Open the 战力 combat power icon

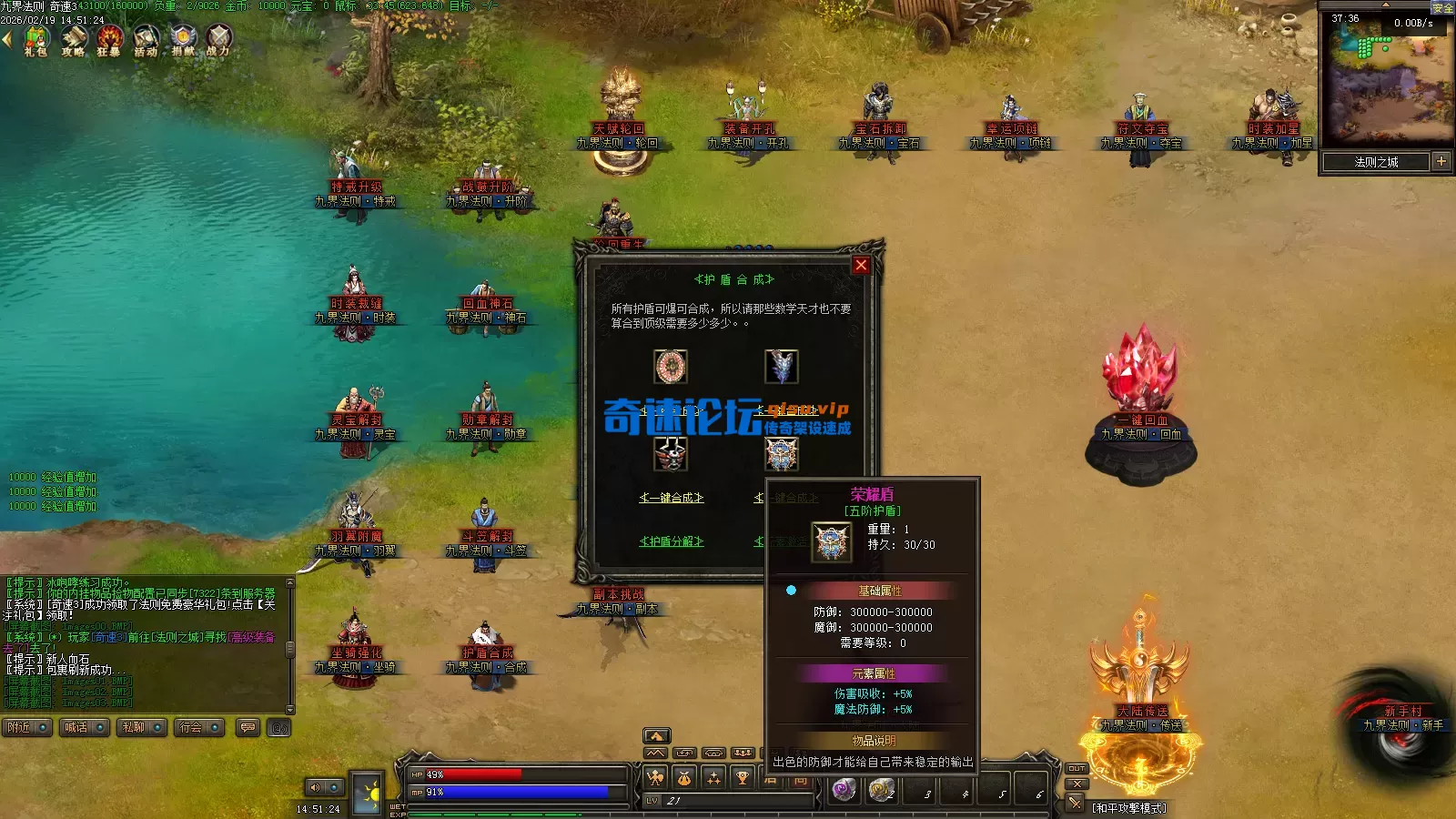[x=218, y=39]
